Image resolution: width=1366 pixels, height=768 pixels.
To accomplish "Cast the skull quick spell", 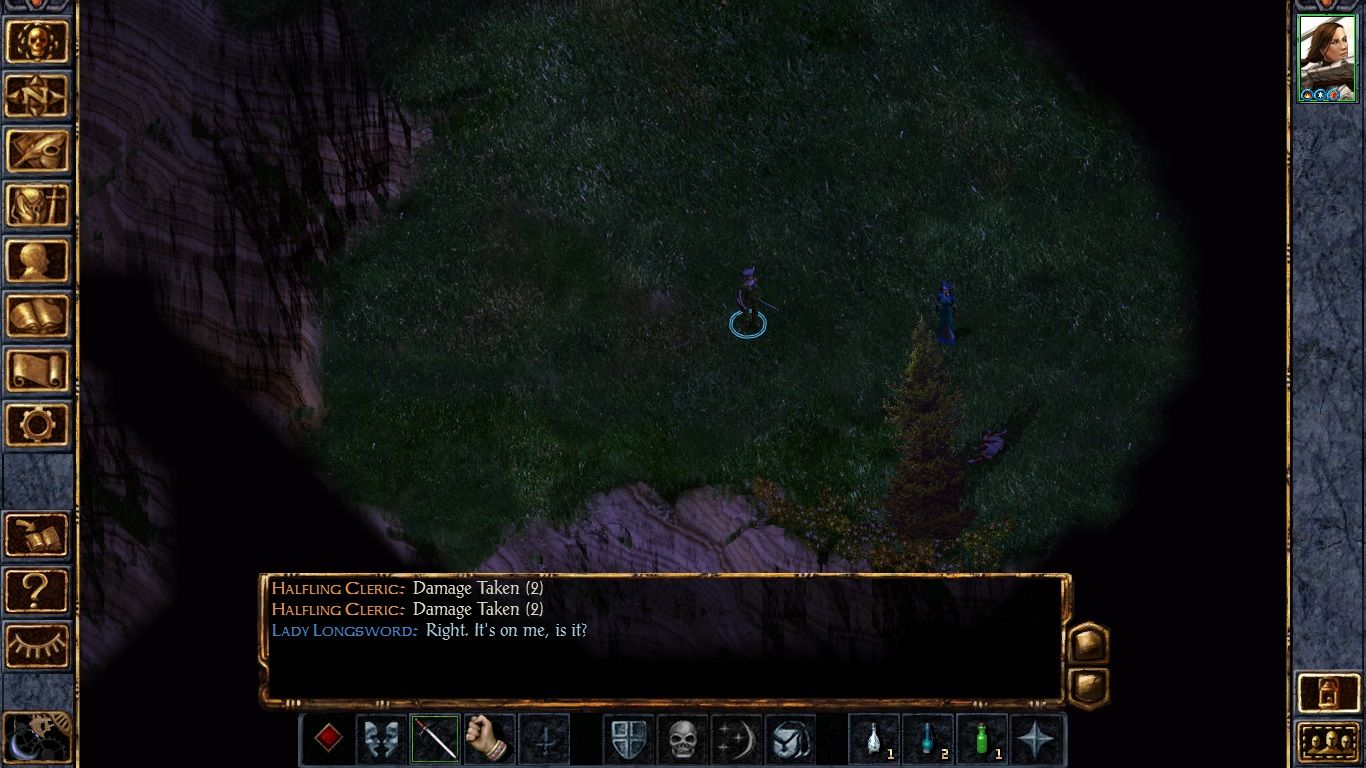I will [x=681, y=739].
